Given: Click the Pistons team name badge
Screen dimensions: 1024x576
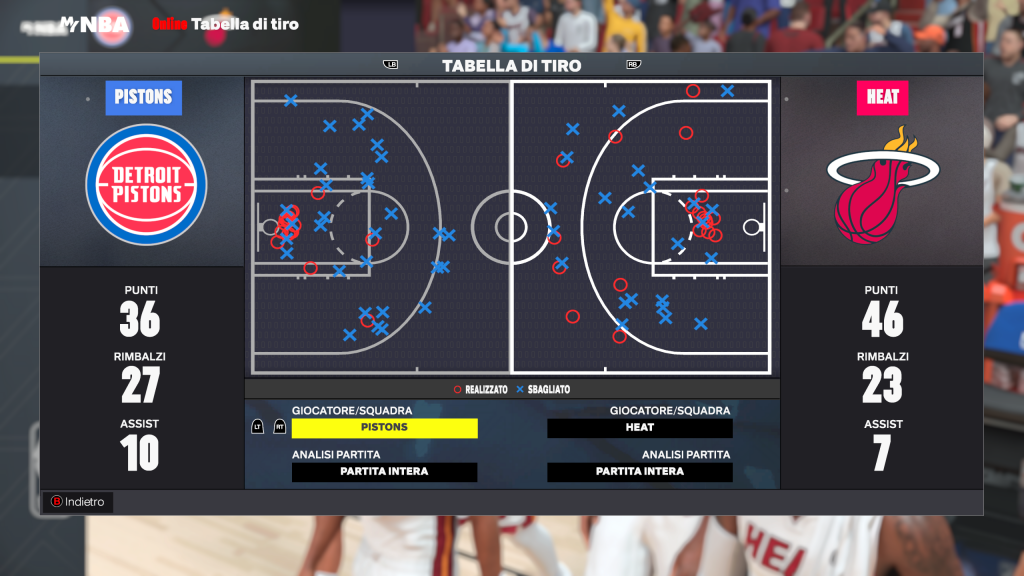Looking at the screenshot, I should click(x=144, y=98).
